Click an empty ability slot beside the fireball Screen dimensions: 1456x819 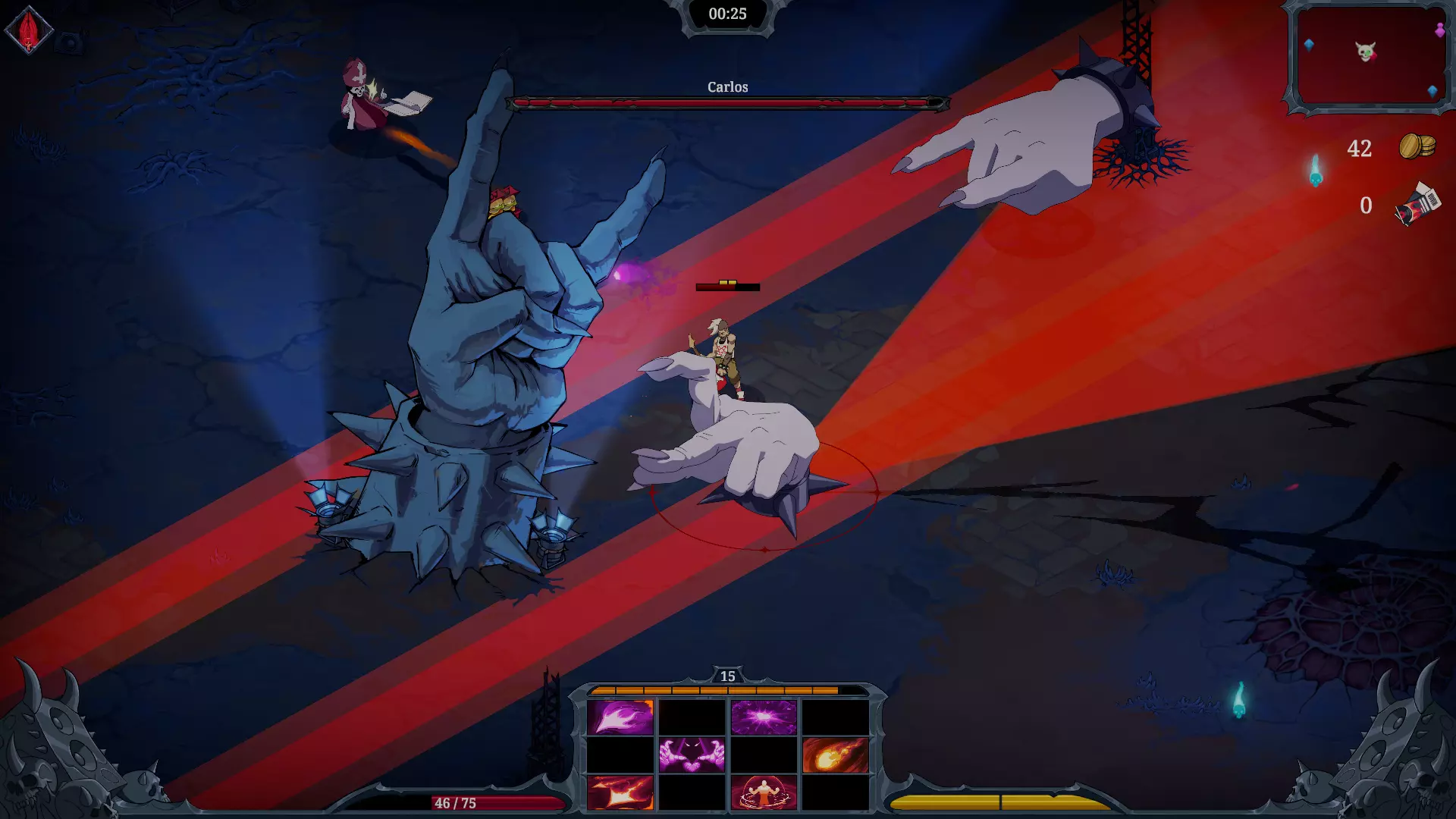[x=764, y=755]
